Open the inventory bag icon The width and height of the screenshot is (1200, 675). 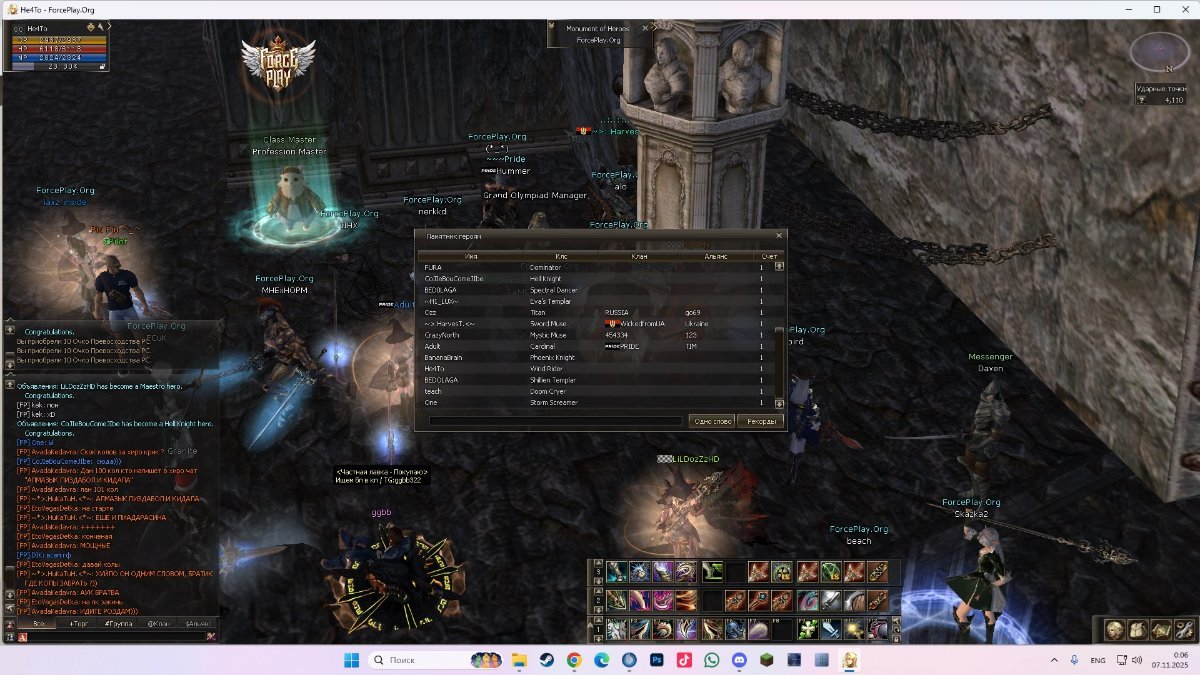pyautogui.click(x=1137, y=629)
